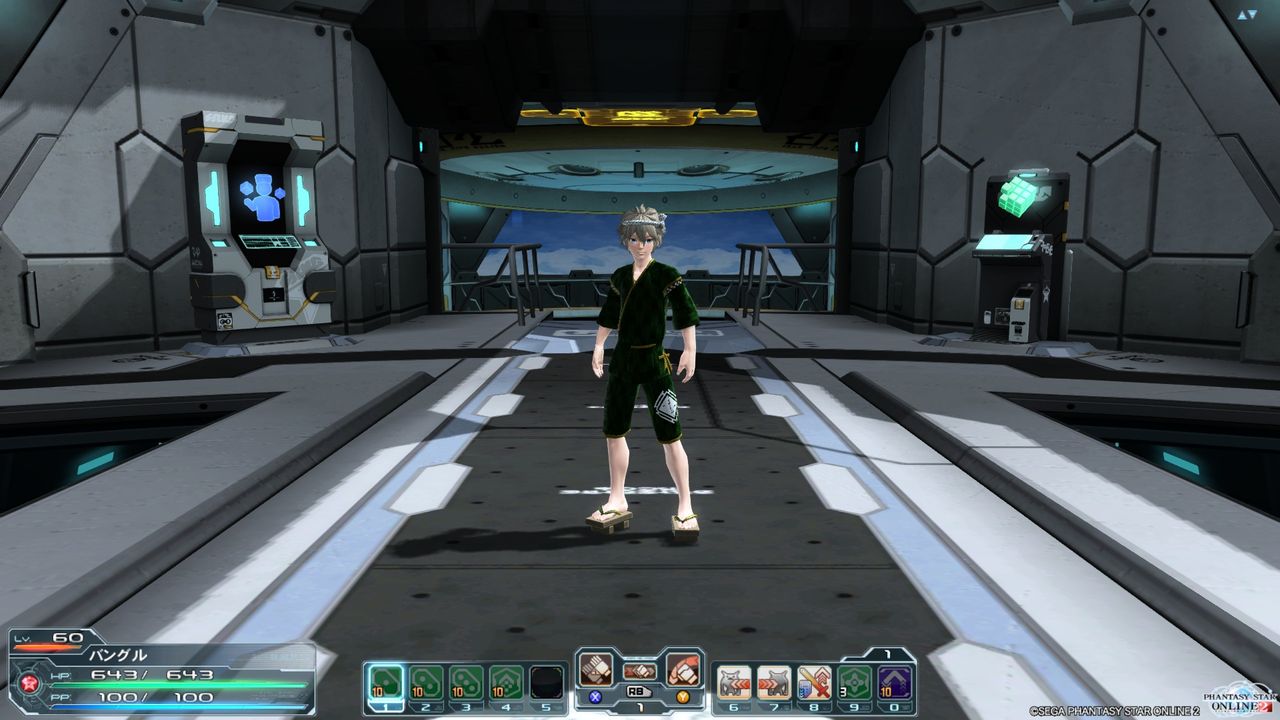This screenshot has width=1280, height=720.
Task: Click the attack boost icon in slot 8
Action: tap(813, 682)
